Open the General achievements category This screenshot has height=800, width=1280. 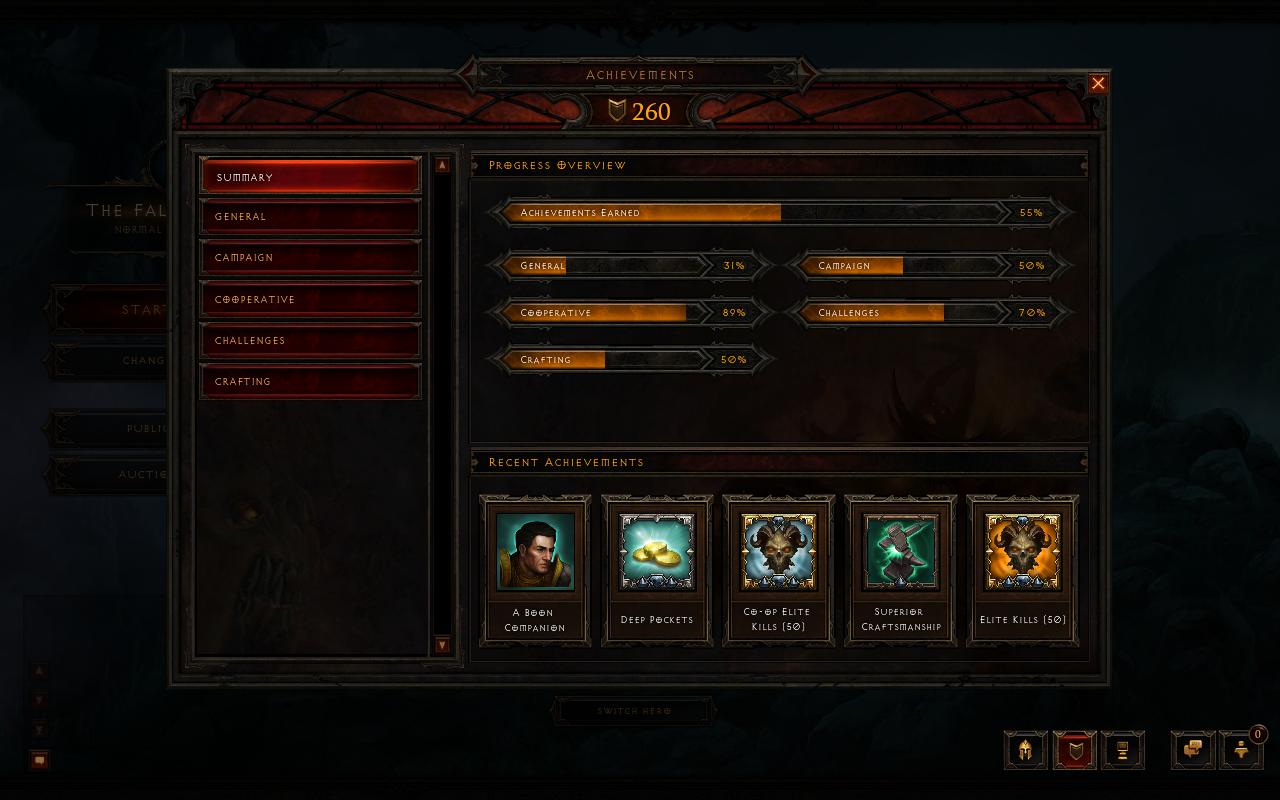point(310,216)
